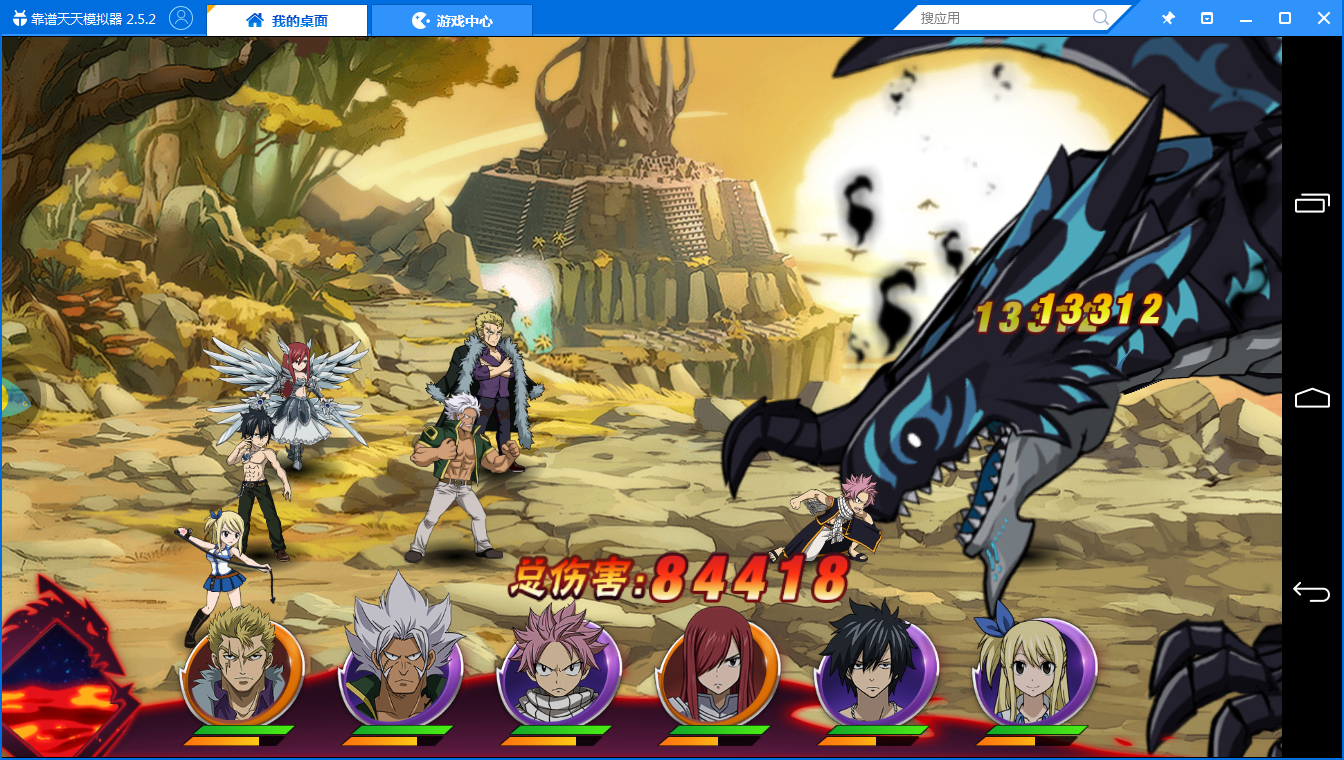This screenshot has width=1344, height=760.
Task: Switch to the 游戏中心 tab
Action: [452, 20]
